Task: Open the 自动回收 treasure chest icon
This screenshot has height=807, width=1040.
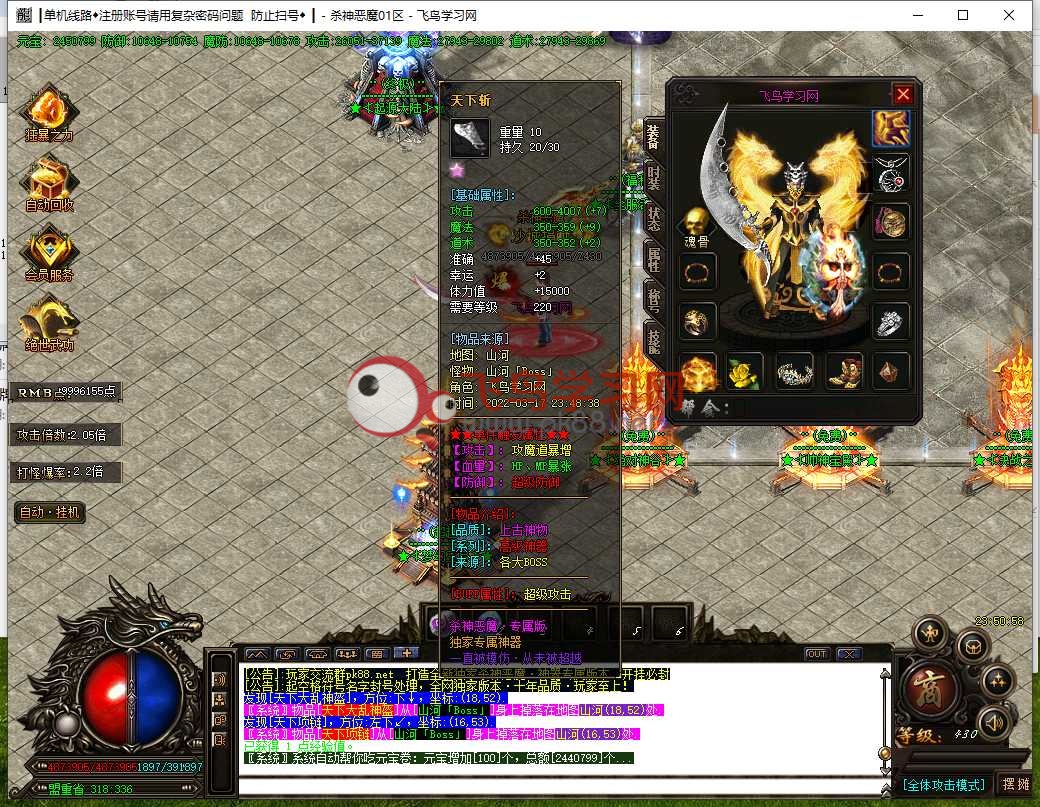Action: [x=48, y=183]
